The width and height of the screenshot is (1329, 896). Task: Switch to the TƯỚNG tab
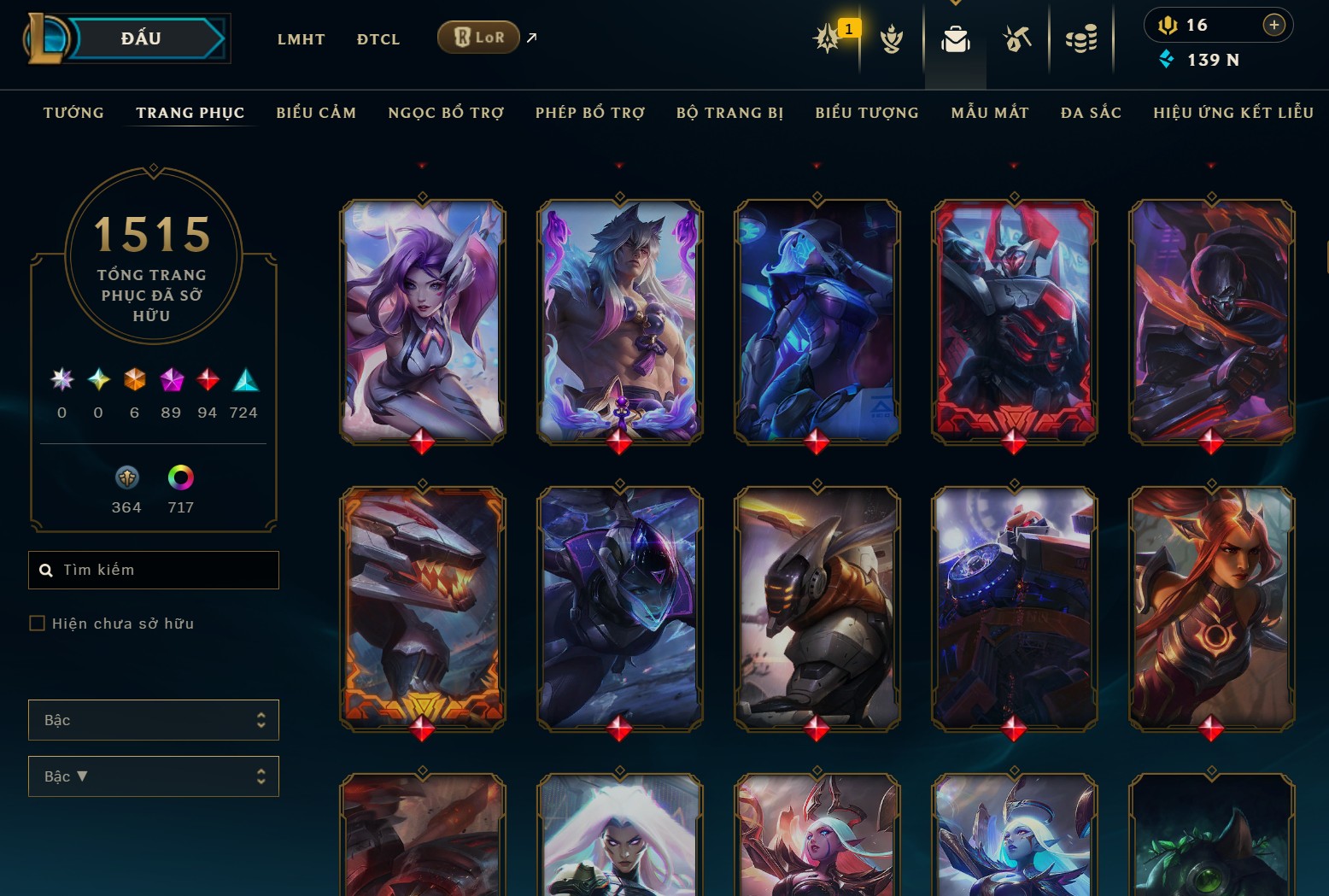tap(73, 112)
